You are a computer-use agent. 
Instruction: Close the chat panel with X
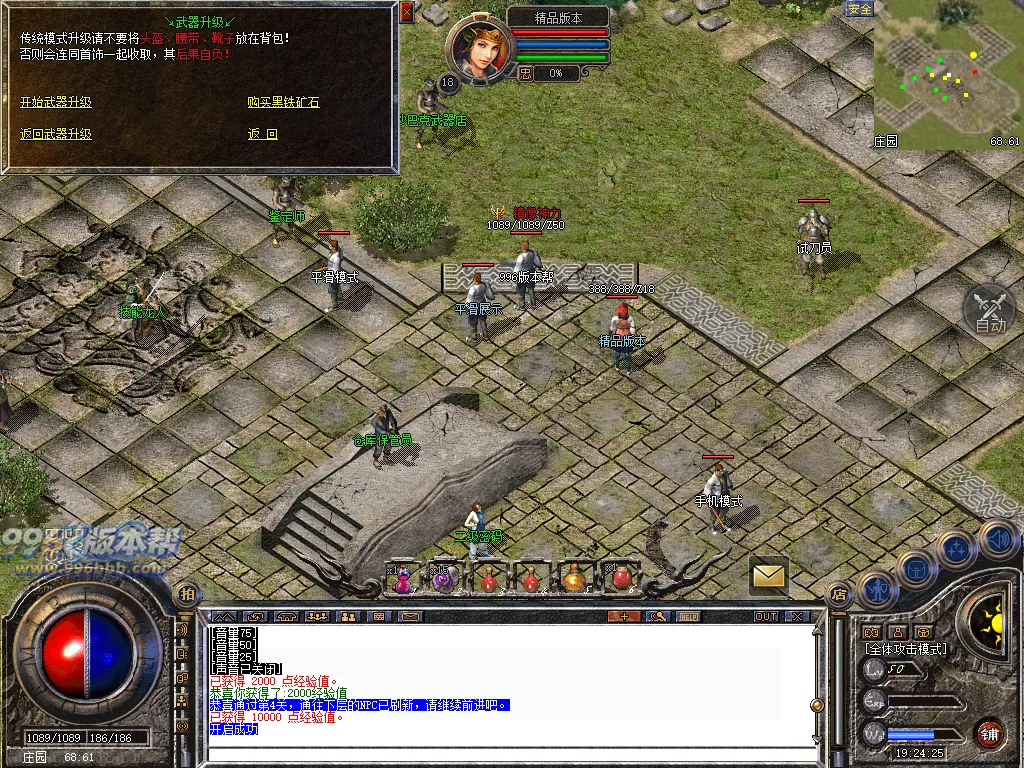coord(796,616)
